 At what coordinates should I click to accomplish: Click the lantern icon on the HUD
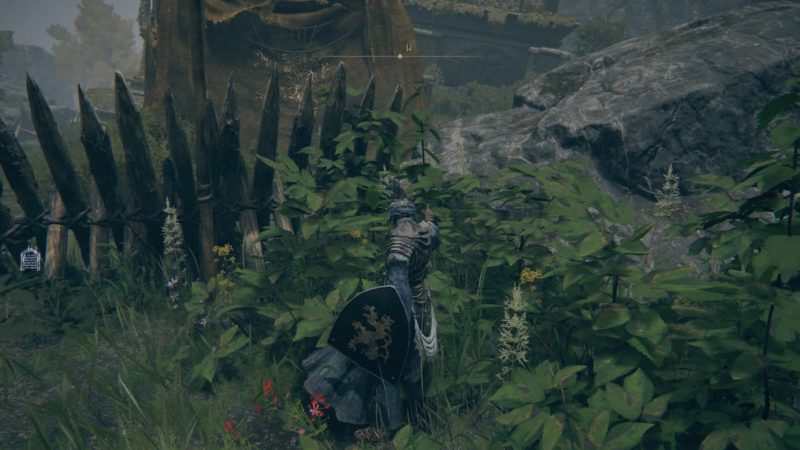tap(30, 258)
